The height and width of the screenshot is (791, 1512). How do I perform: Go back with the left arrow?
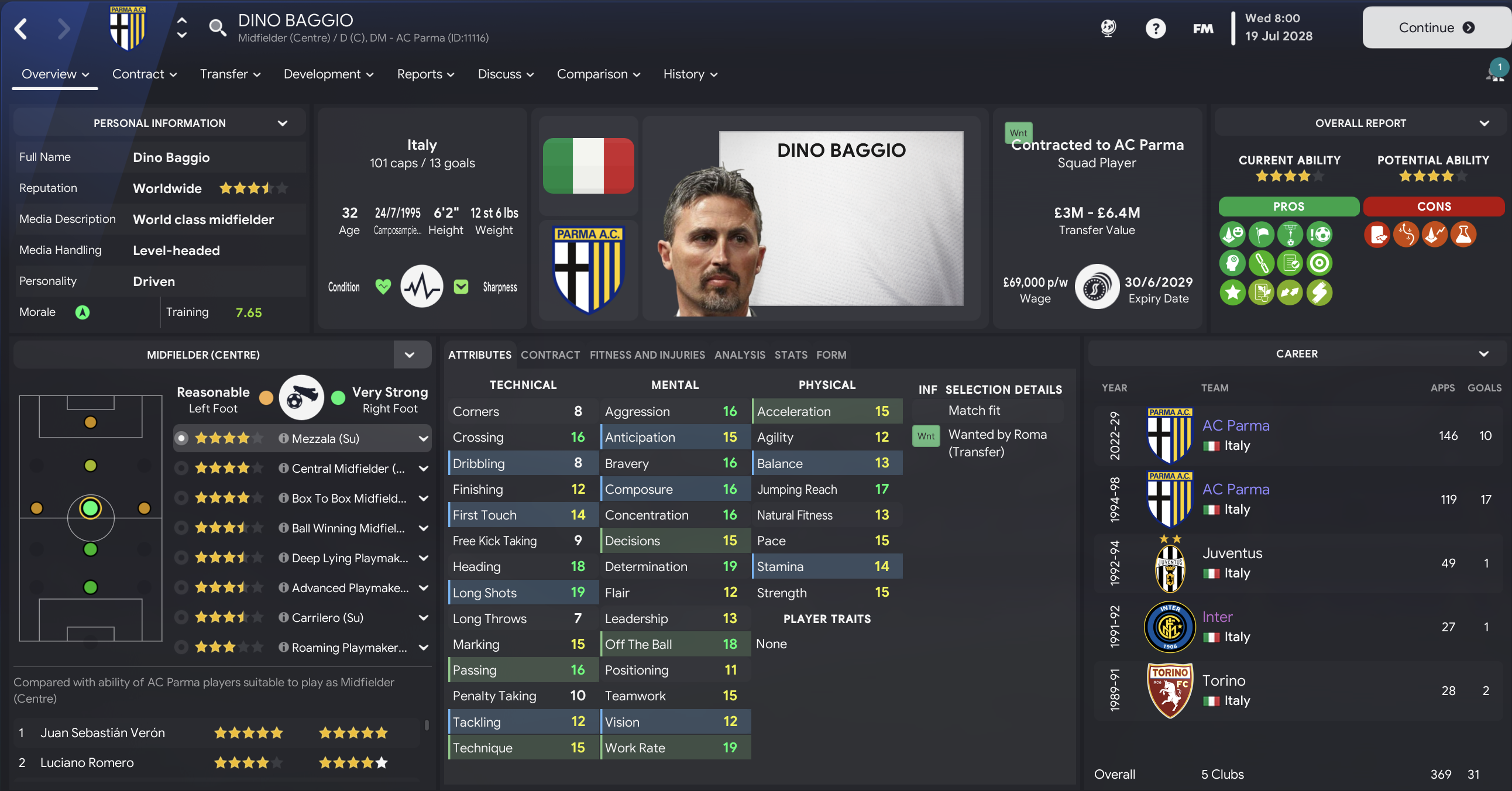(x=21, y=28)
